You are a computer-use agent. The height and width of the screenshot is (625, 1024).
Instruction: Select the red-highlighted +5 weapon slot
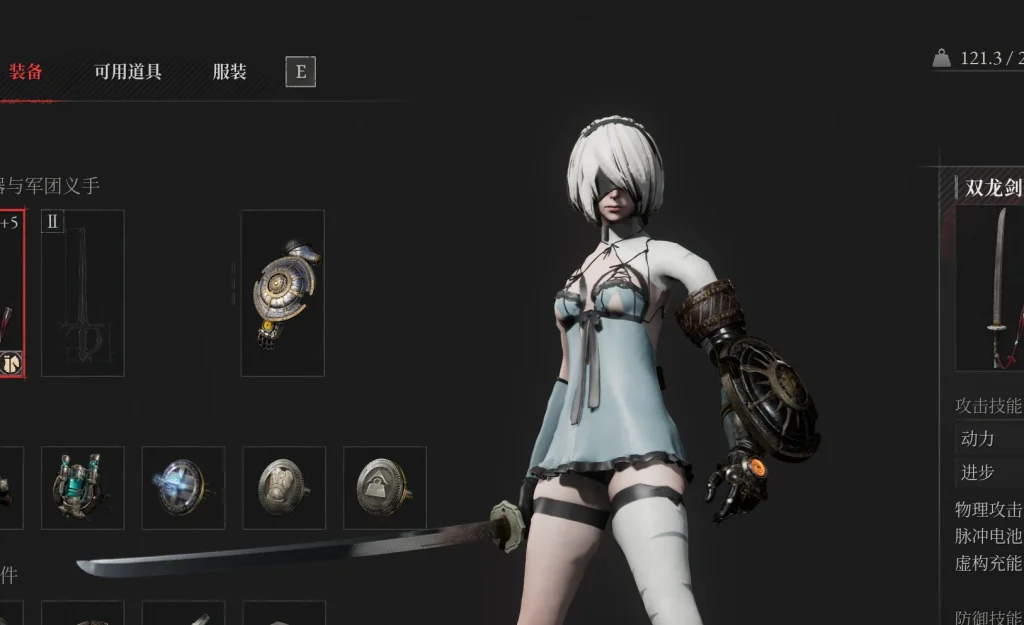(x=10, y=293)
